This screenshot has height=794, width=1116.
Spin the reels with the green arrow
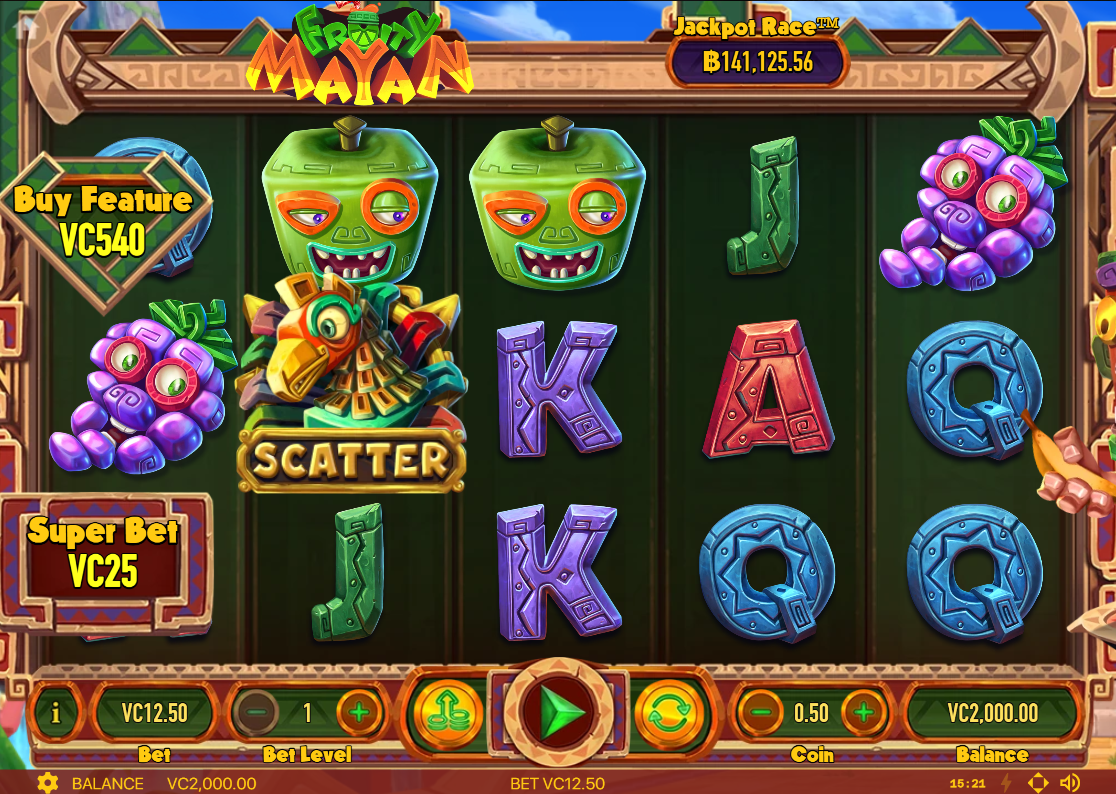coord(557,712)
